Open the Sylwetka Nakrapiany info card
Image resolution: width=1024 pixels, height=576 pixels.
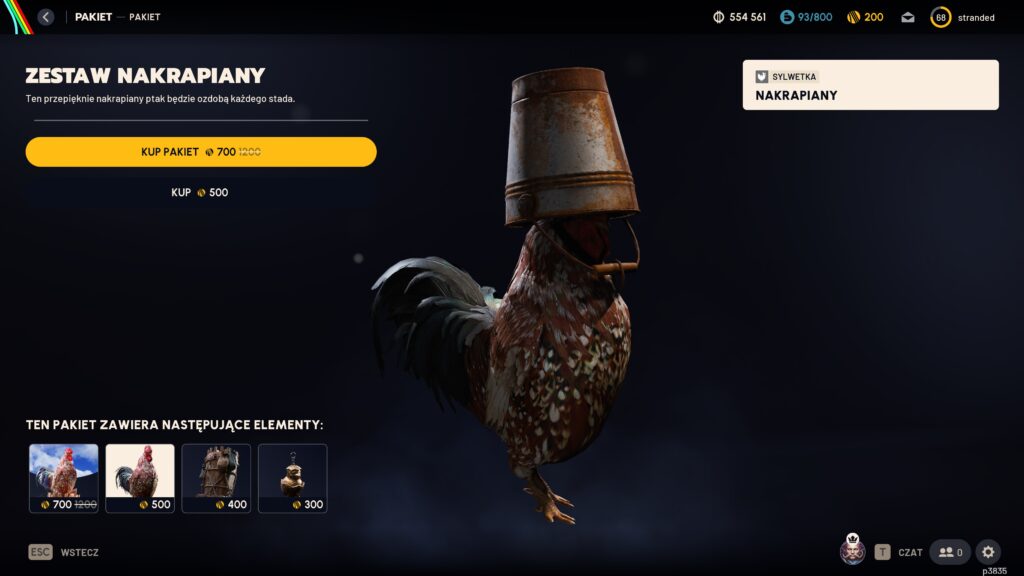tap(870, 85)
